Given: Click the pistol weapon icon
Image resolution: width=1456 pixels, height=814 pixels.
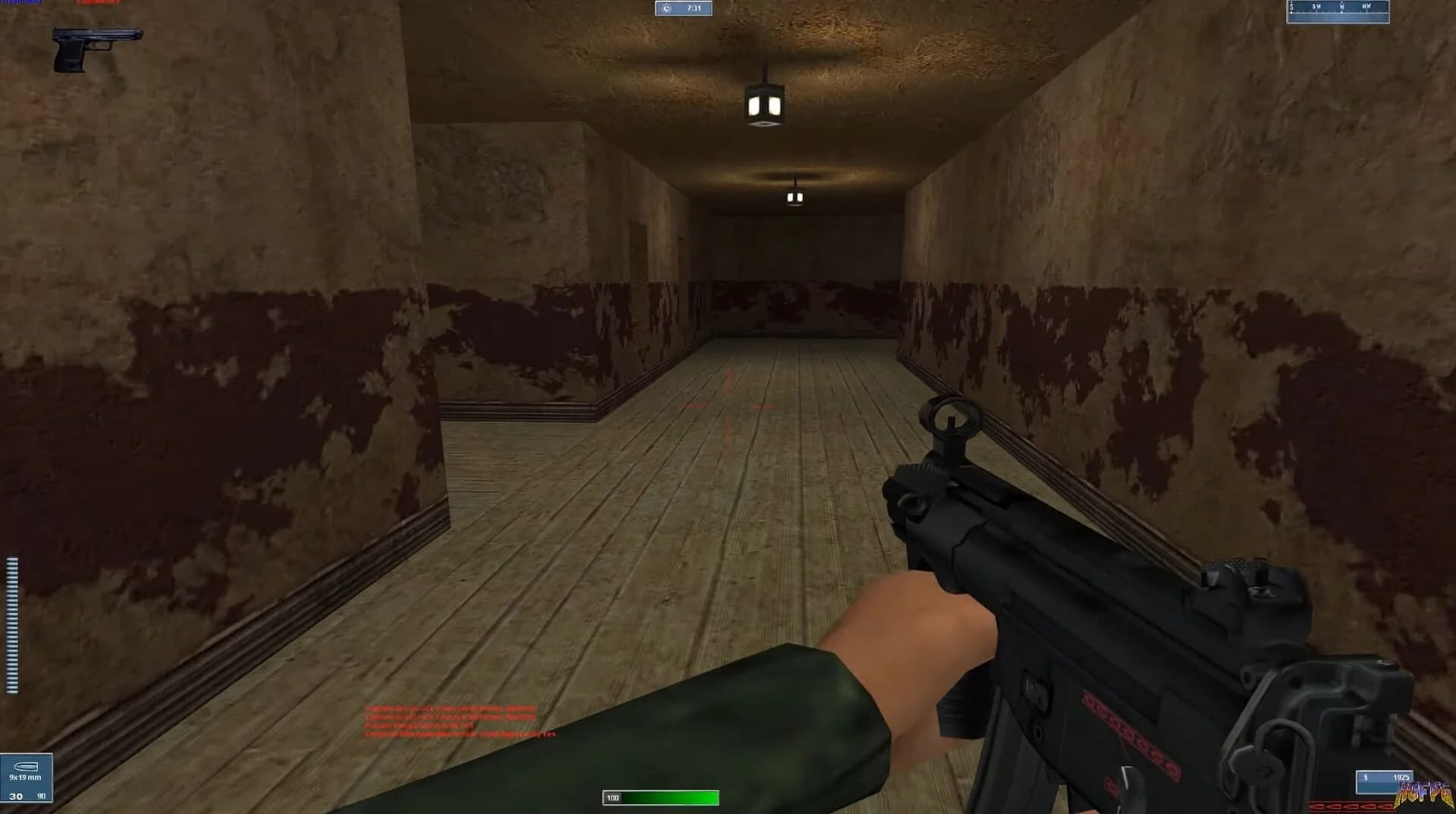Looking at the screenshot, I should pyautogui.click(x=99, y=47).
